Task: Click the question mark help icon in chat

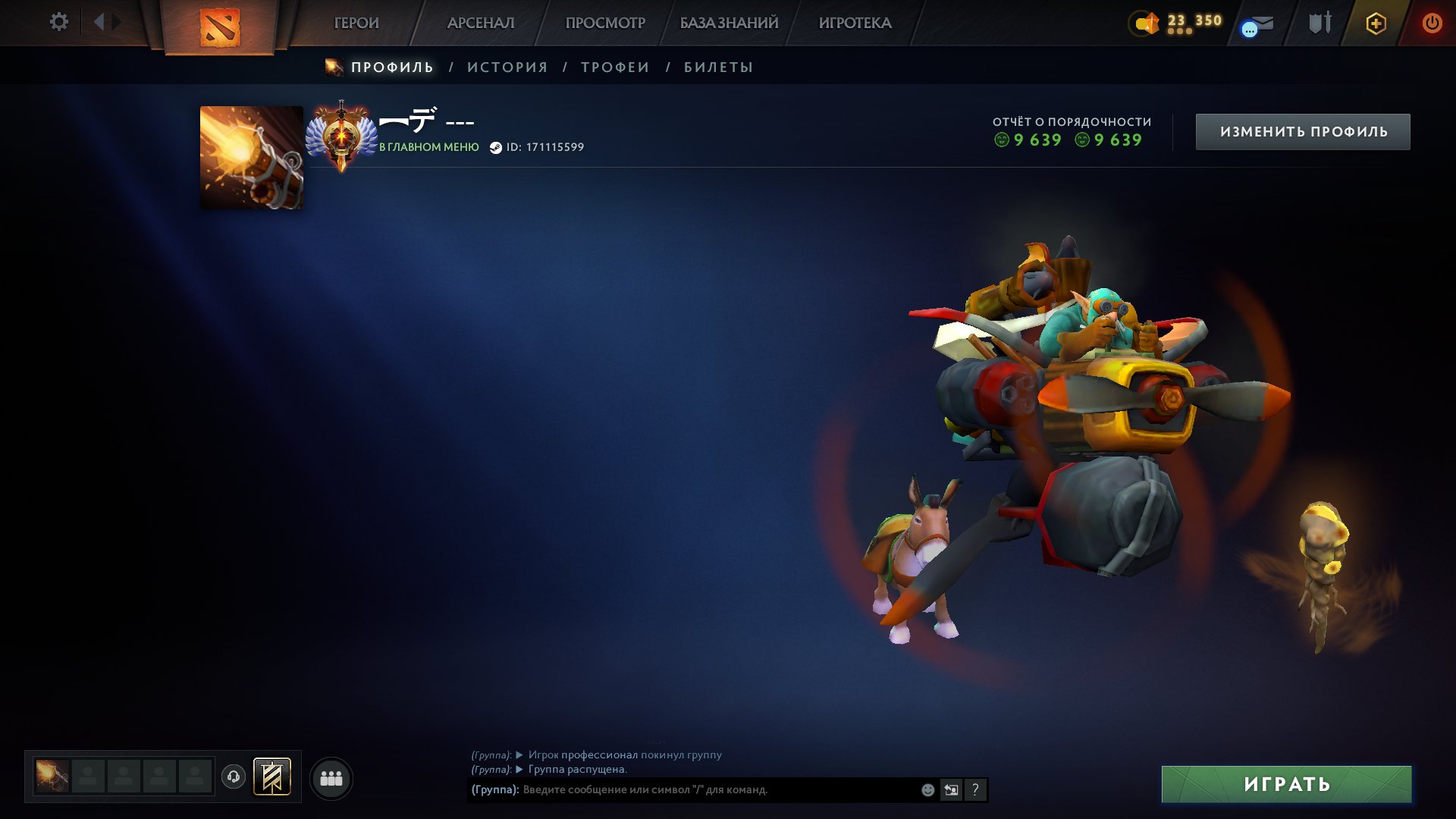Action: point(975,789)
